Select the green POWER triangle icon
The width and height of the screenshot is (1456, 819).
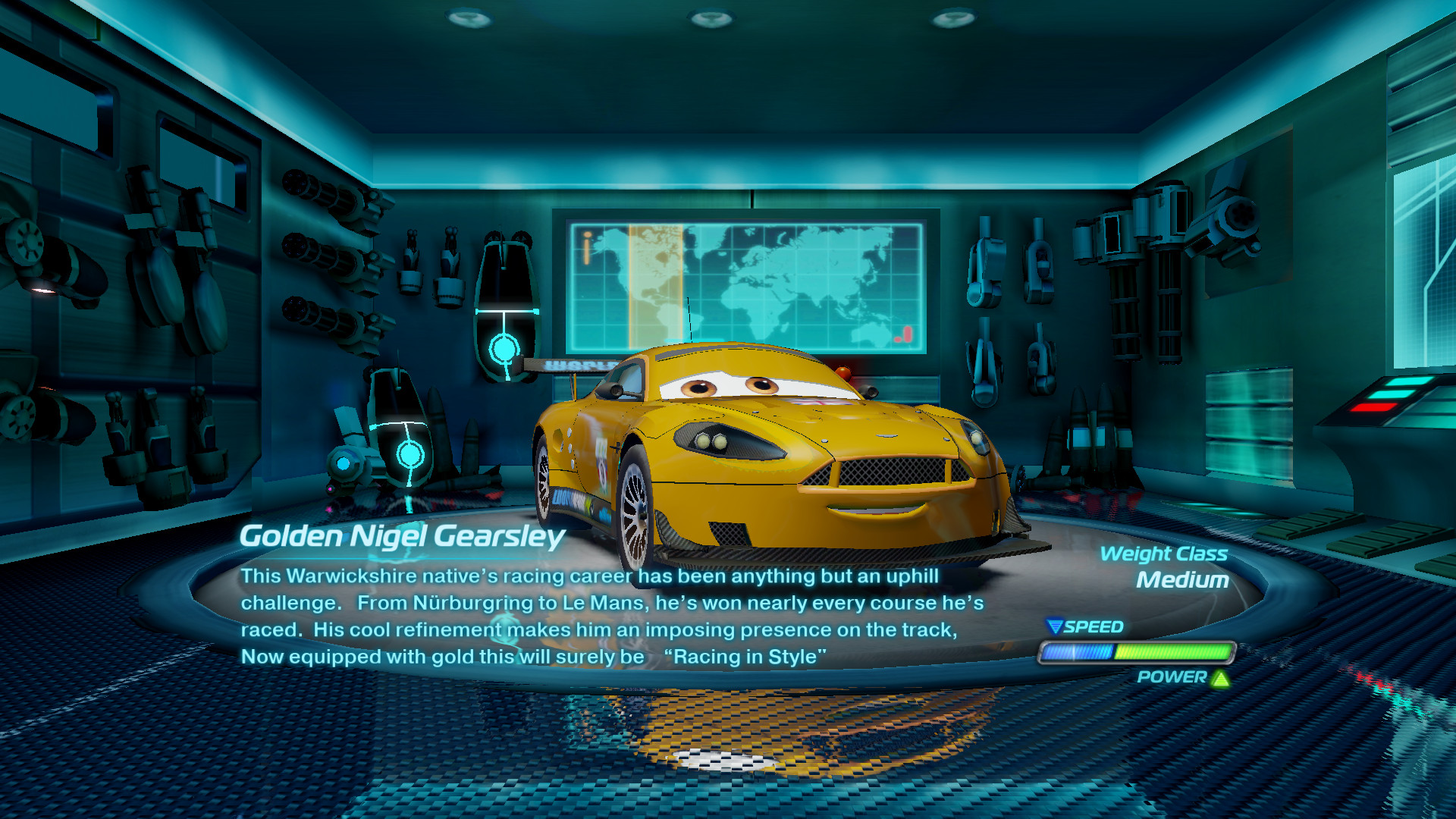1219,680
